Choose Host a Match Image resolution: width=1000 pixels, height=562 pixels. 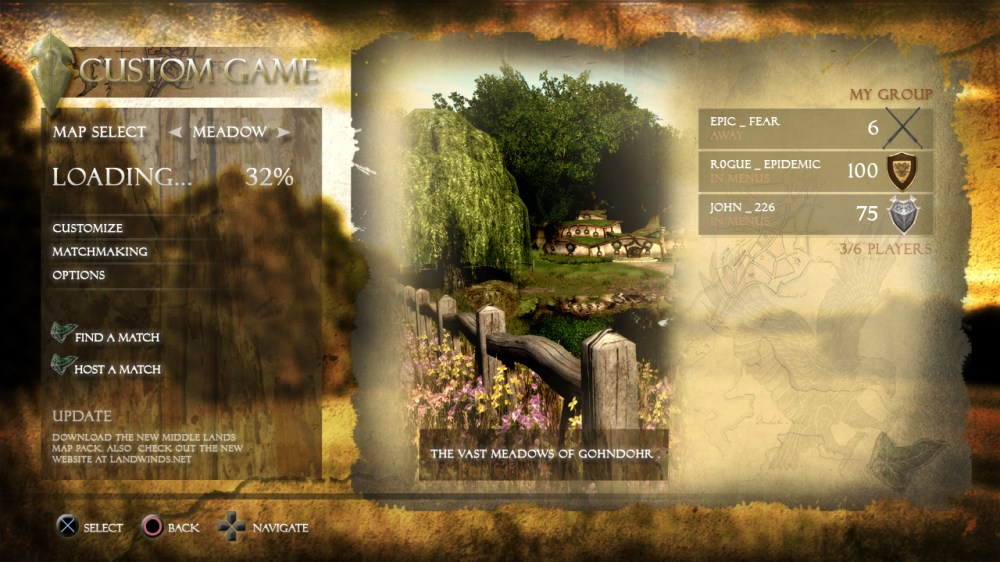(x=117, y=370)
